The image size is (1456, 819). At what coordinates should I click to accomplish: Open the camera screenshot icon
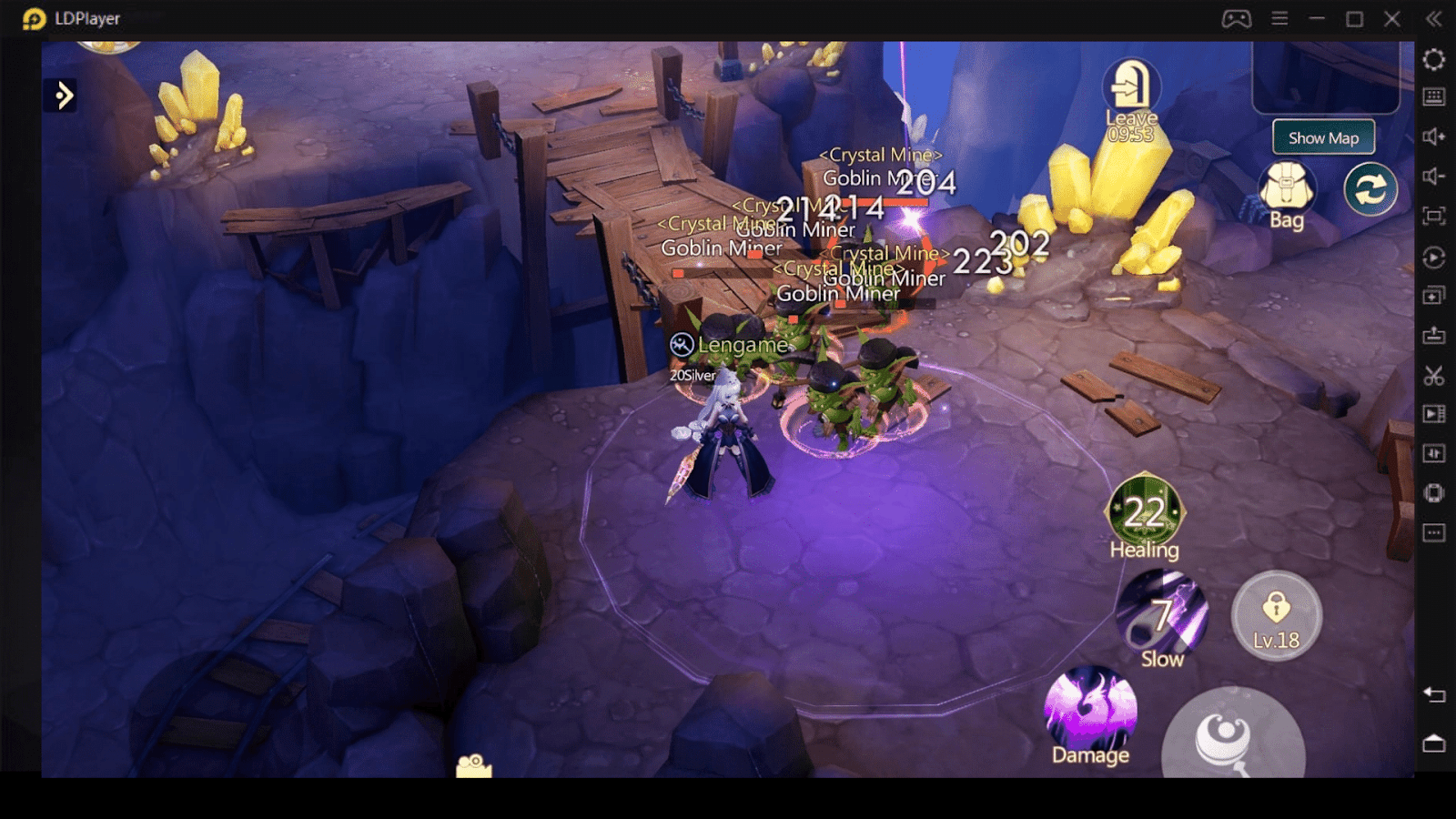(x=474, y=765)
